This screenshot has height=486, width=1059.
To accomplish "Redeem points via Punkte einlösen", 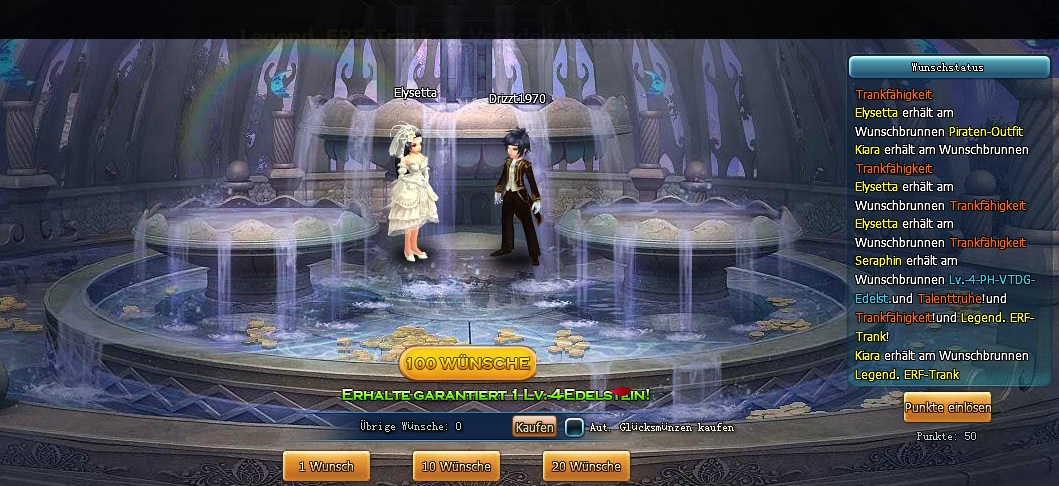I will click(947, 408).
